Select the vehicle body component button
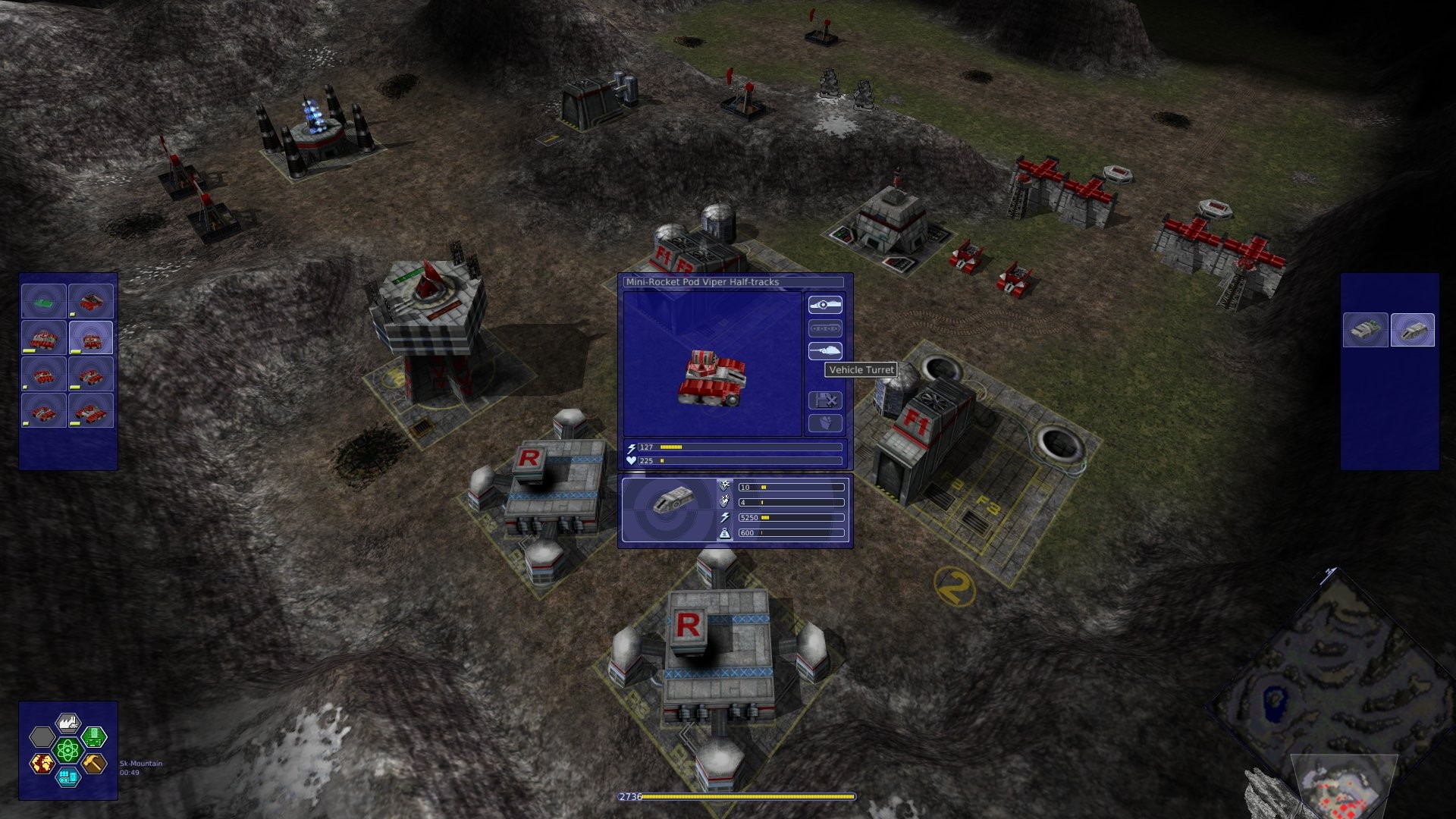The height and width of the screenshot is (819, 1456). coord(825,305)
